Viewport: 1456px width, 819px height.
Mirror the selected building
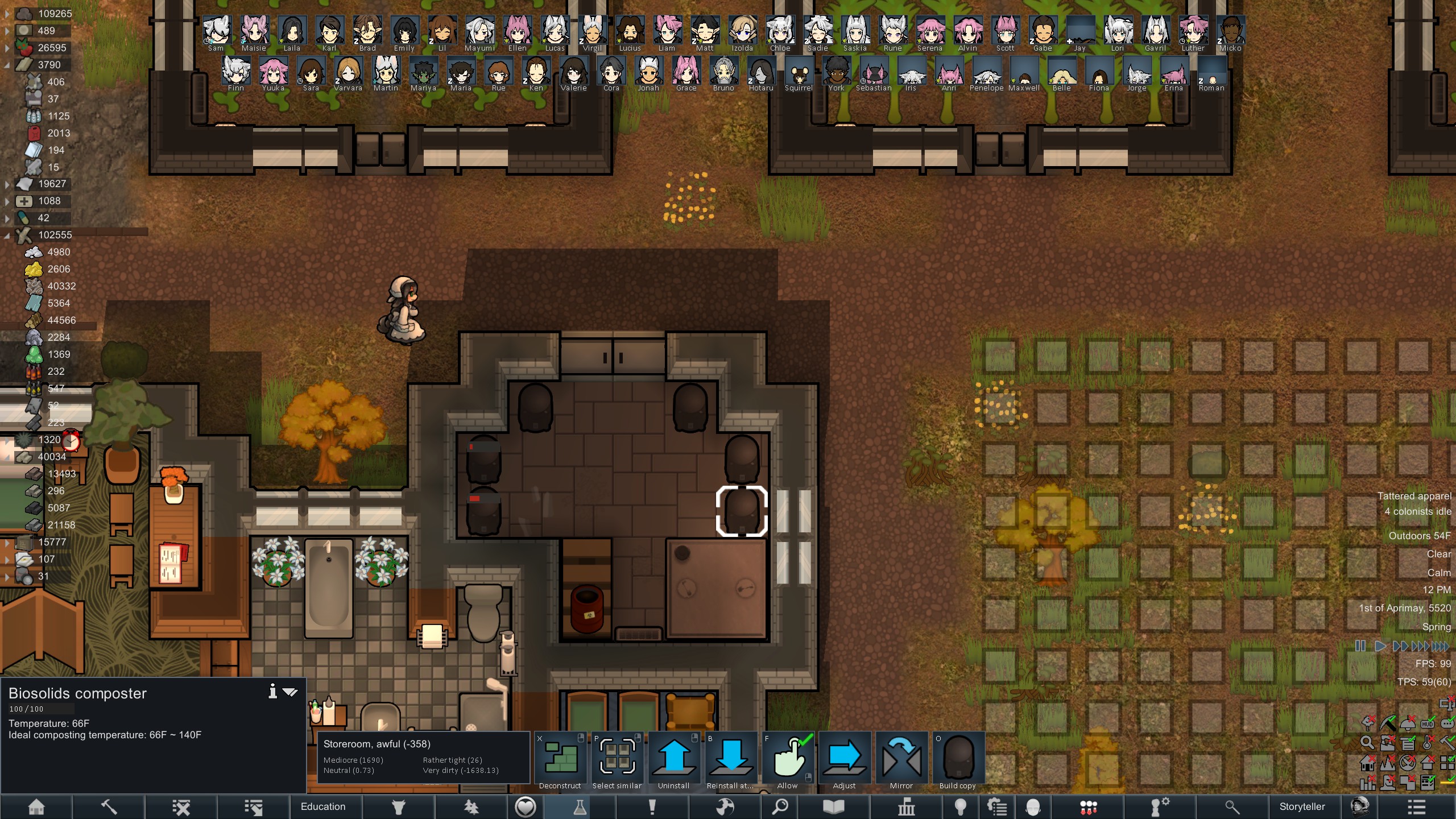(901, 760)
